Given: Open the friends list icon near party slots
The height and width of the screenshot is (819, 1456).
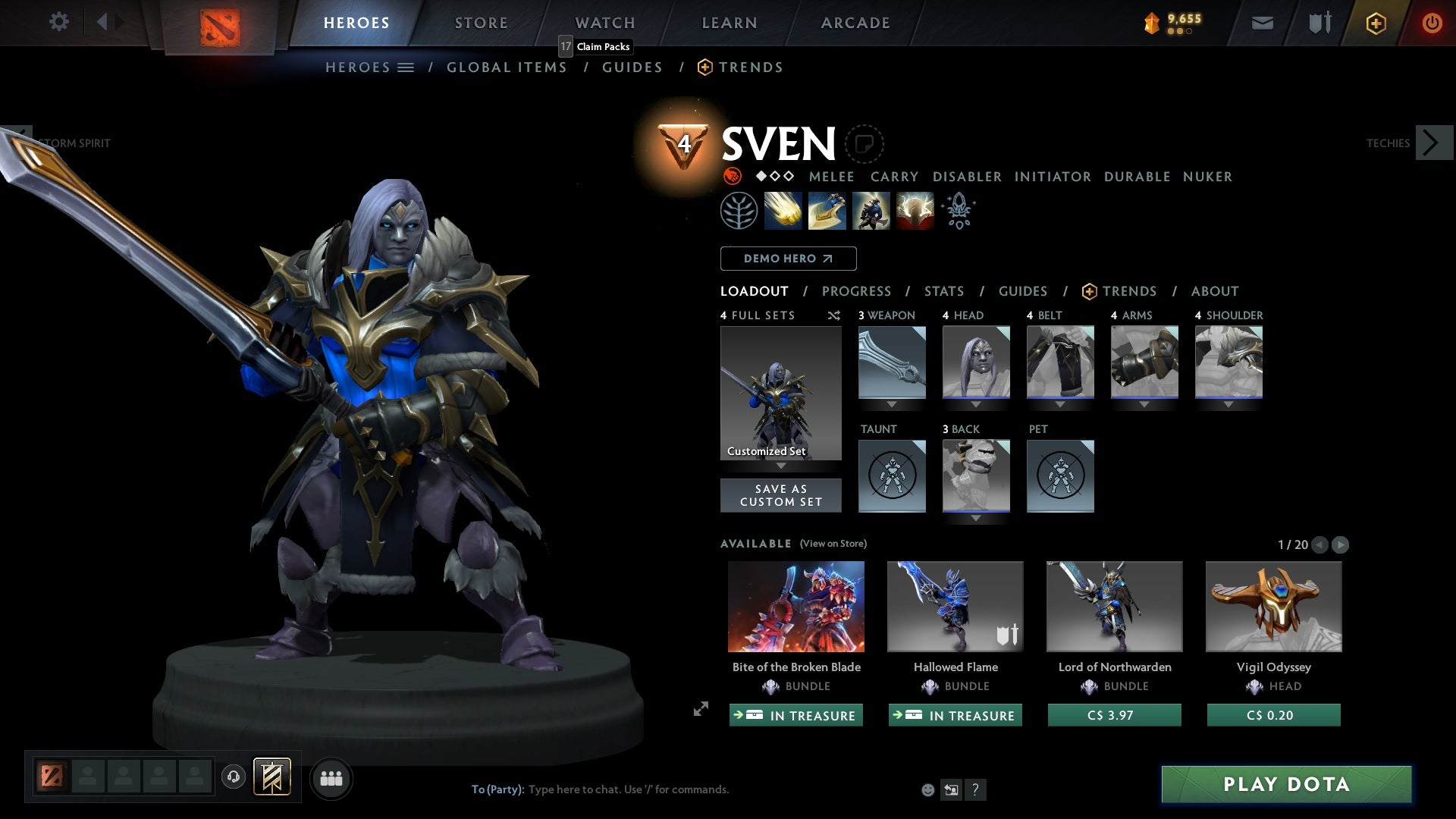Looking at the screenshot, I should coord(331,778).
